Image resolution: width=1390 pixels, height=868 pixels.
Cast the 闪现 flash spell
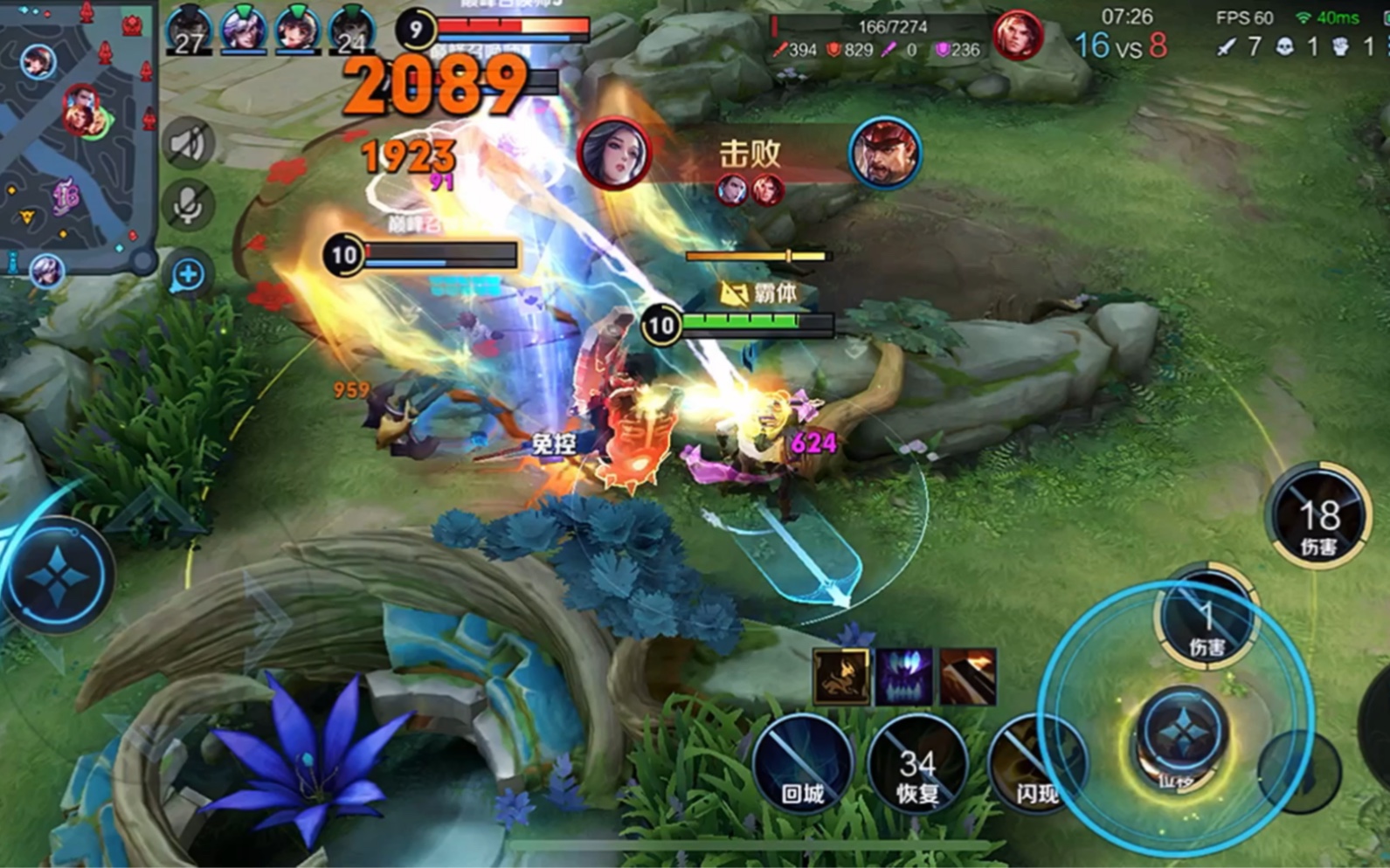[1035, 765]
